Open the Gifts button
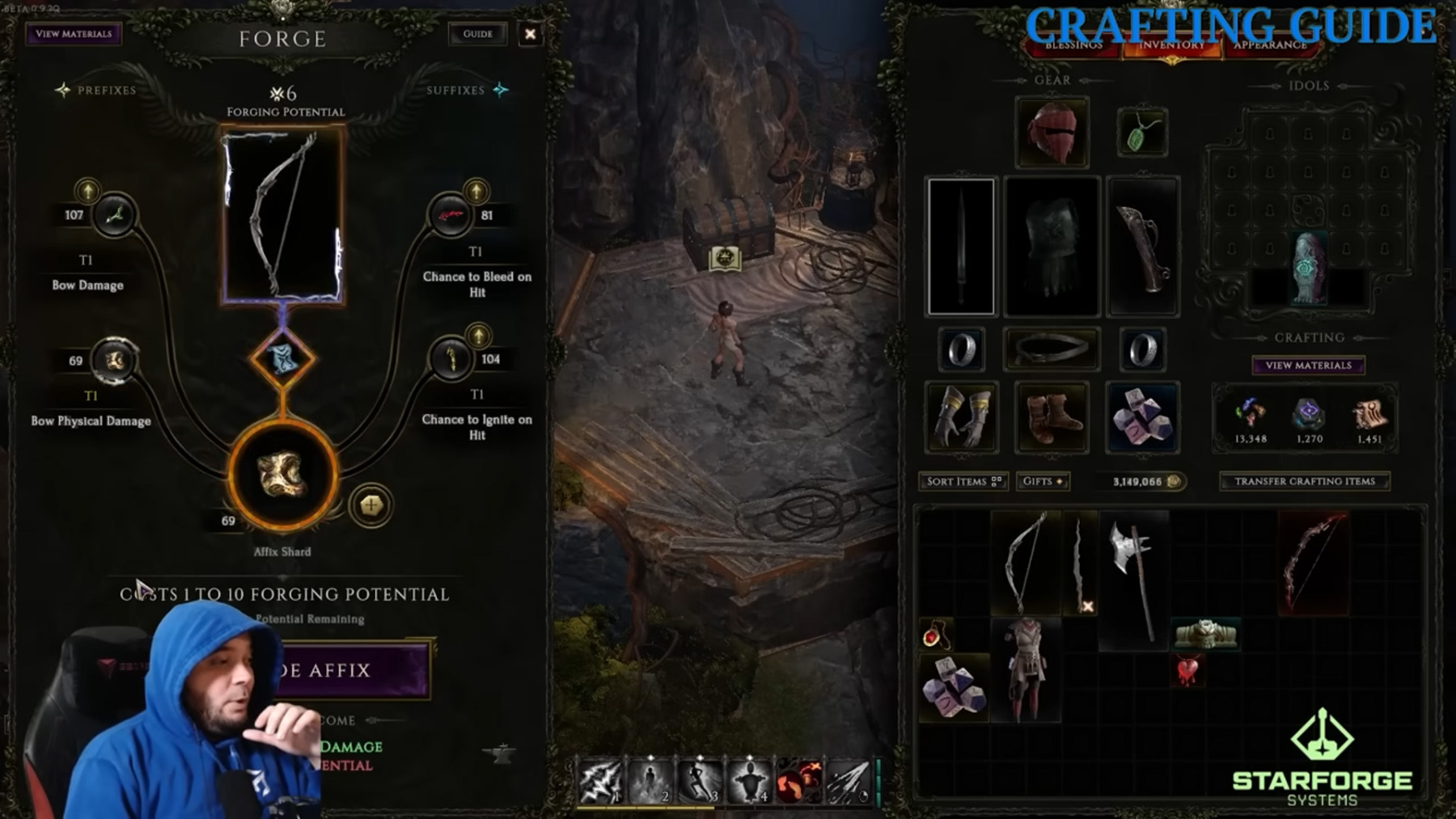The image size is (1456, 819). (x=1042, y=481)
